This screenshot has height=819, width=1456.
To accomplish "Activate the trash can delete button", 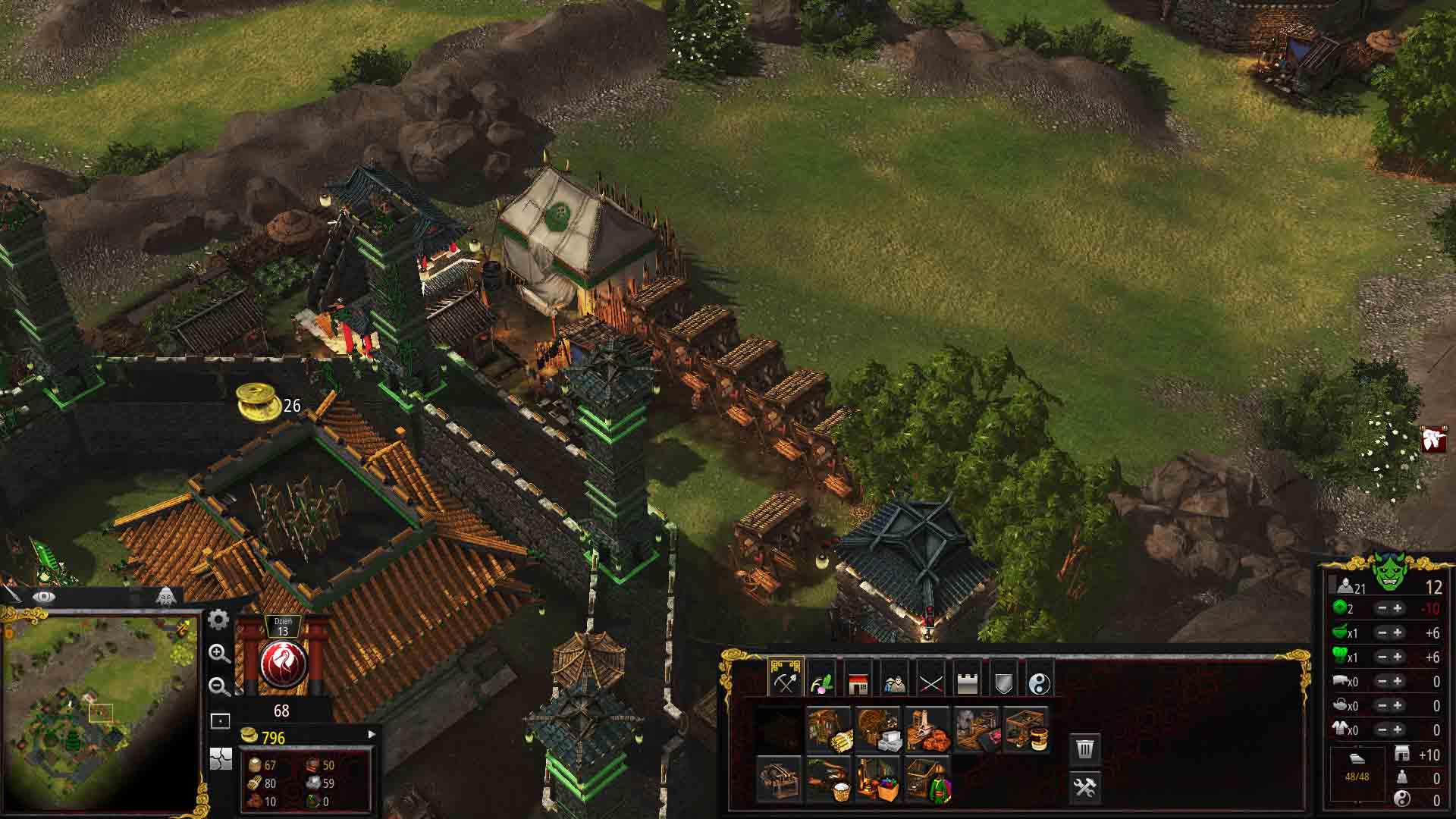I will [x=1085, y=749].
